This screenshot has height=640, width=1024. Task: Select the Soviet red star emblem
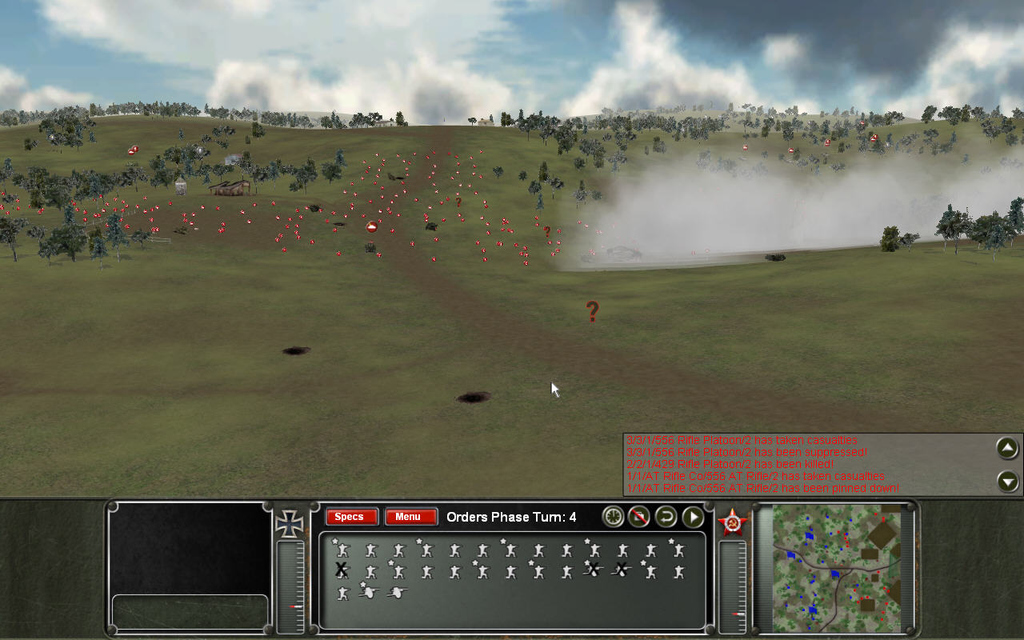click(733, 524)
